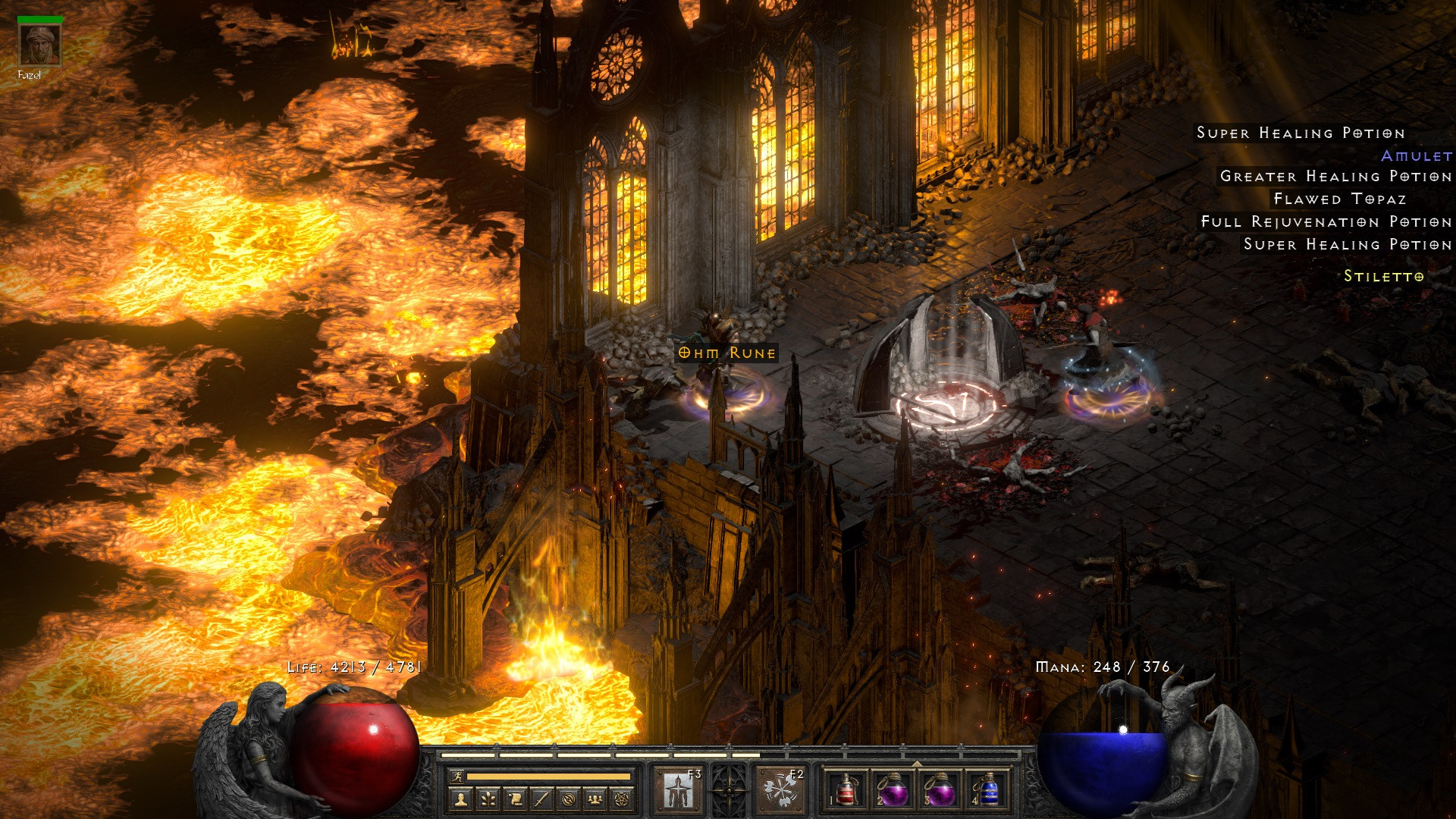Use the purple rejuvenation potion in belt slot 2
Viewport: 1456px width, 819px height.
coord(893,789)
